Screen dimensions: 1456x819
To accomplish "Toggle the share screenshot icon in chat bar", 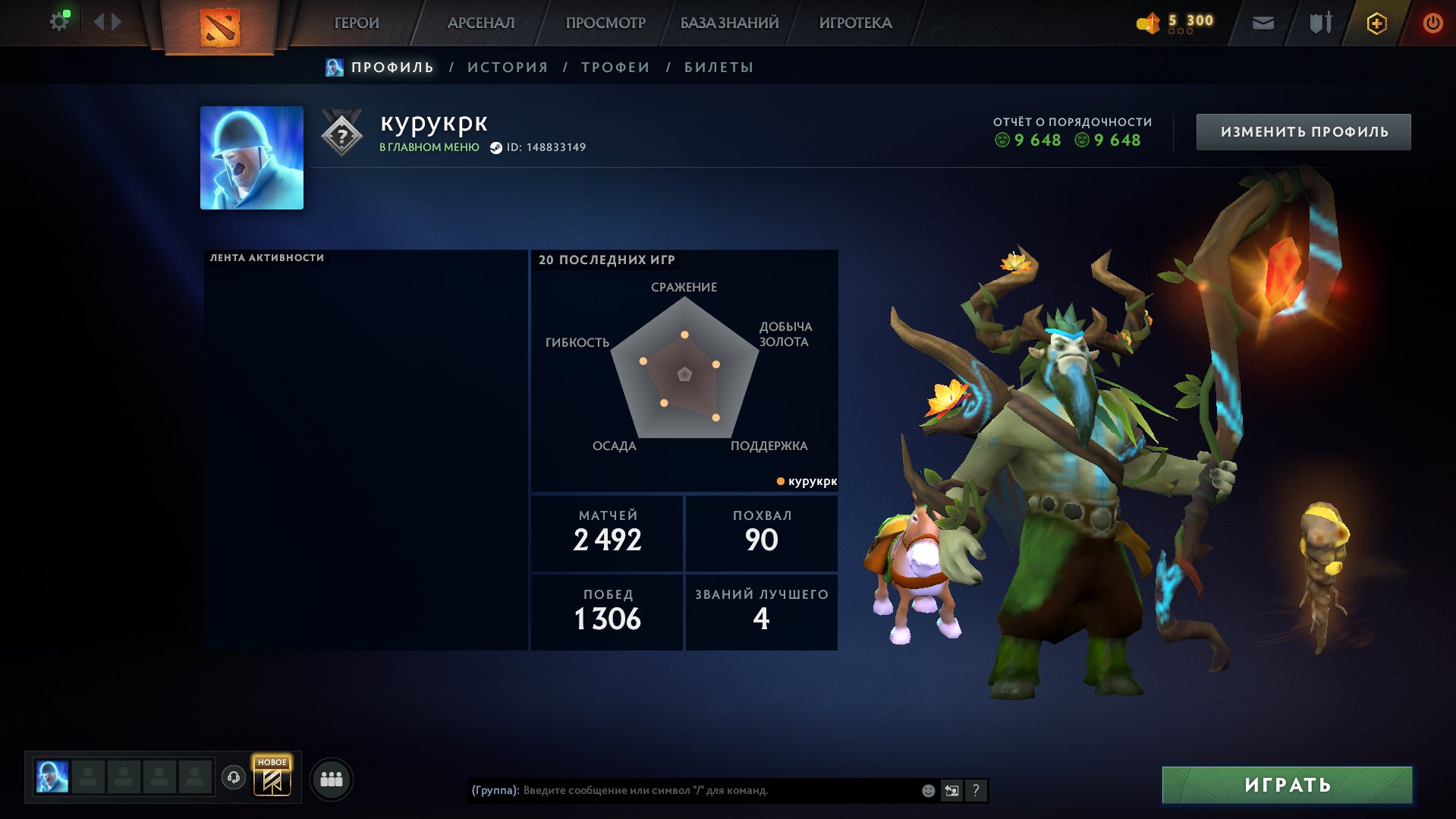I will click(951, 791).
